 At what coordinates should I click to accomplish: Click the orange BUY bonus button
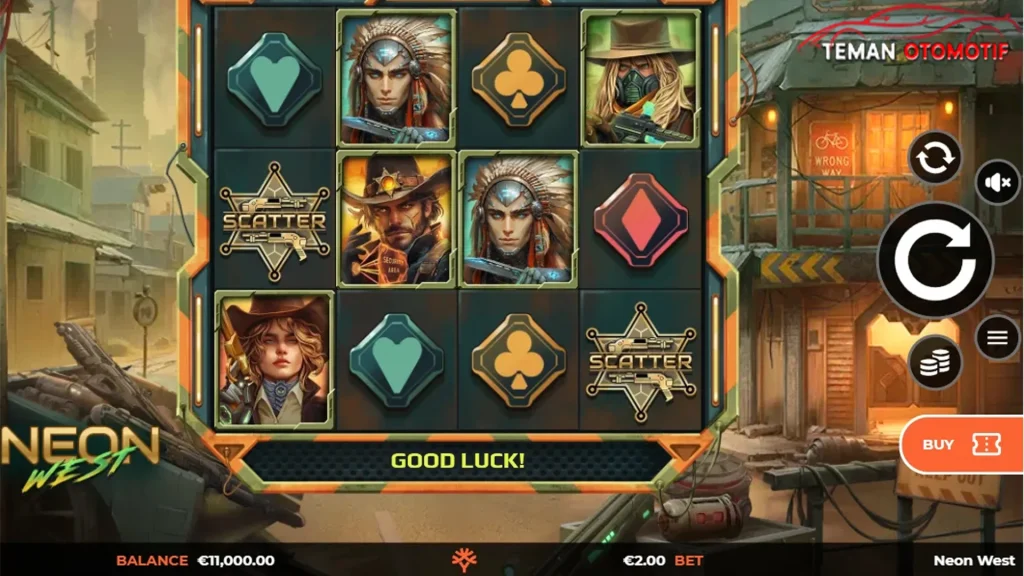[x=960, y=445]
